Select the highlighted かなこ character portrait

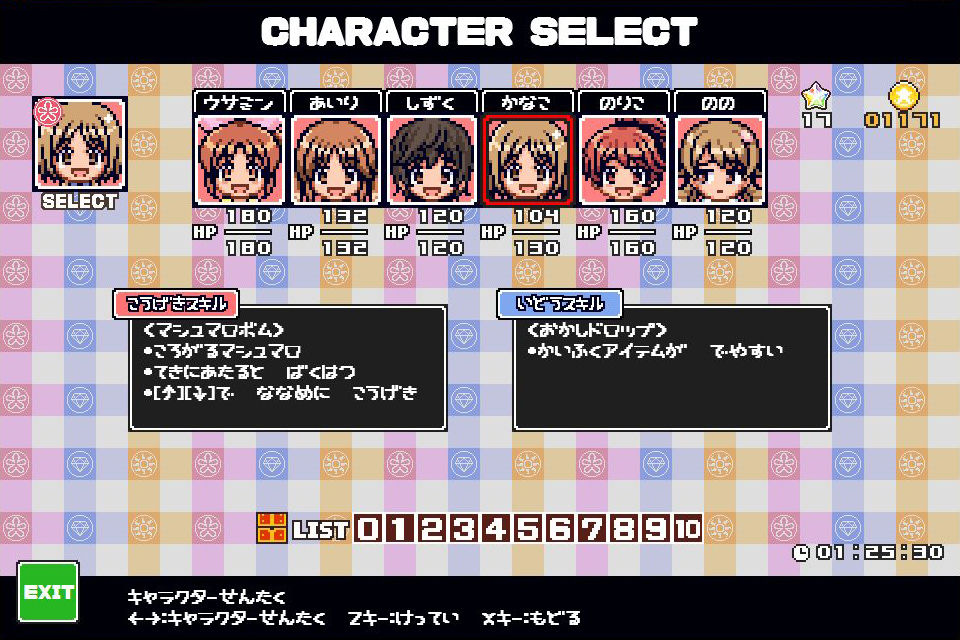point(528,159)
